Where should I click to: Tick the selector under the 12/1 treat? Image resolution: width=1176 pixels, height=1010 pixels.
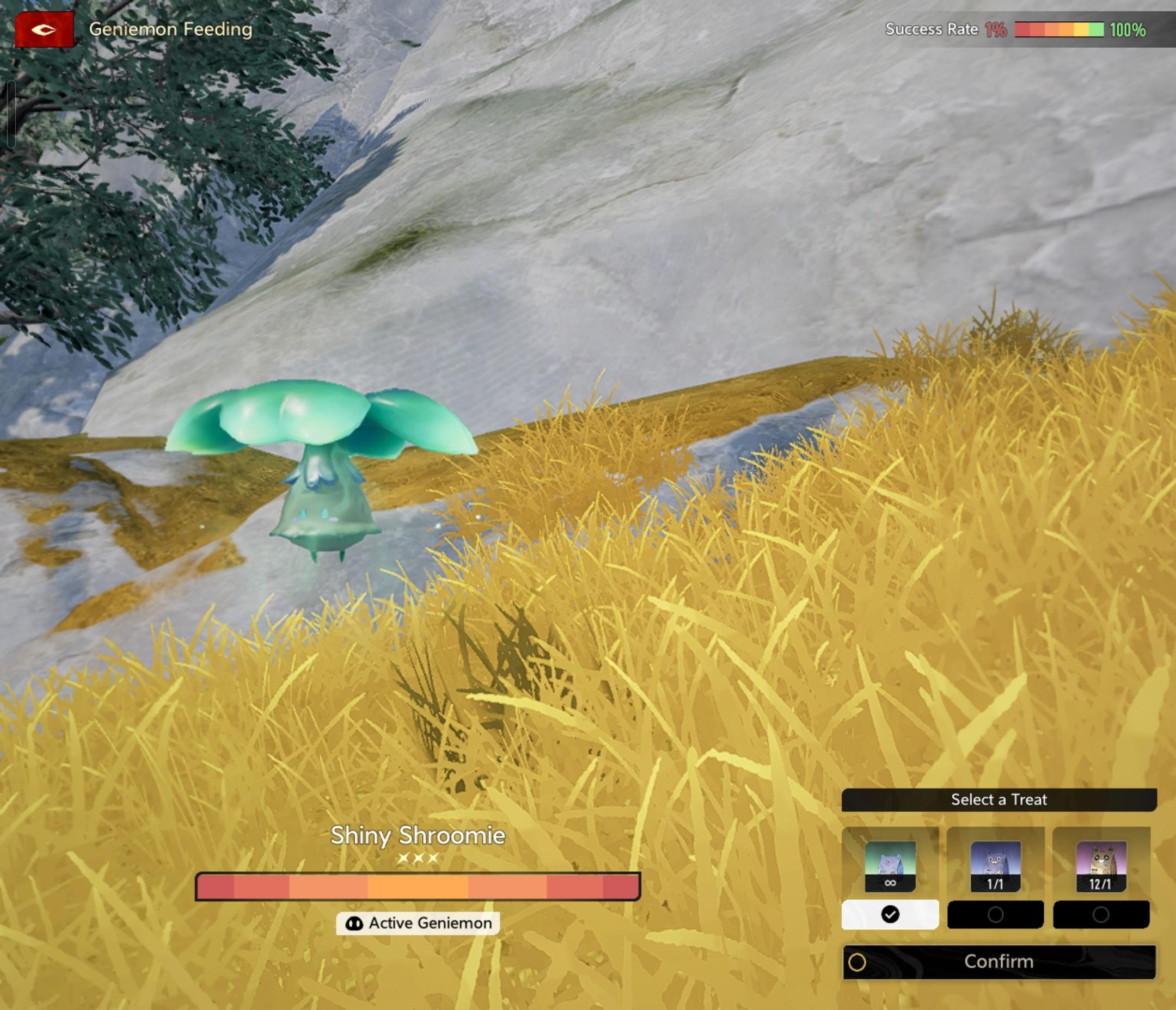[x=1100, y=915]
